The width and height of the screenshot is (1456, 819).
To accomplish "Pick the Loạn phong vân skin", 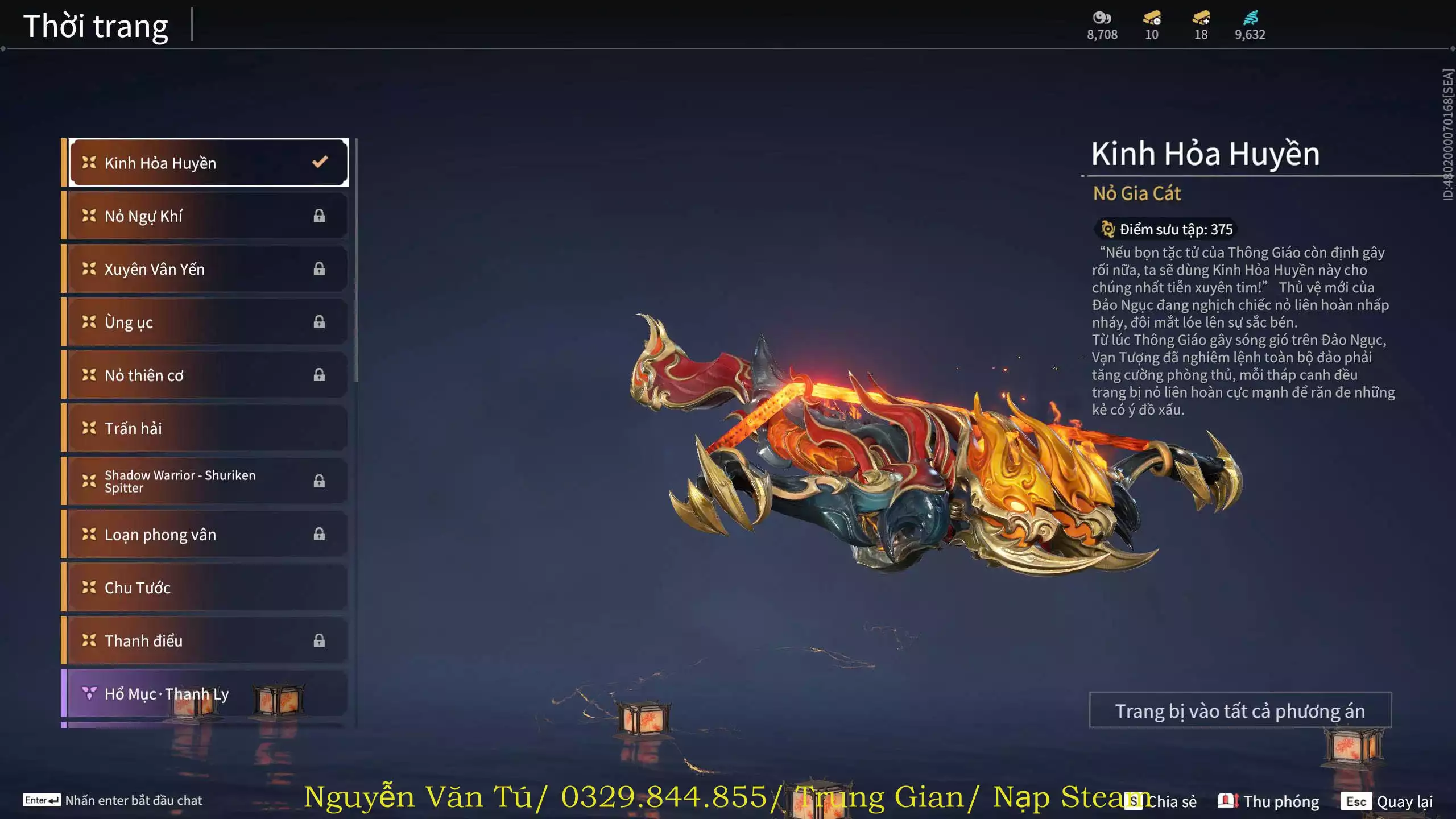I will (208, 534).
